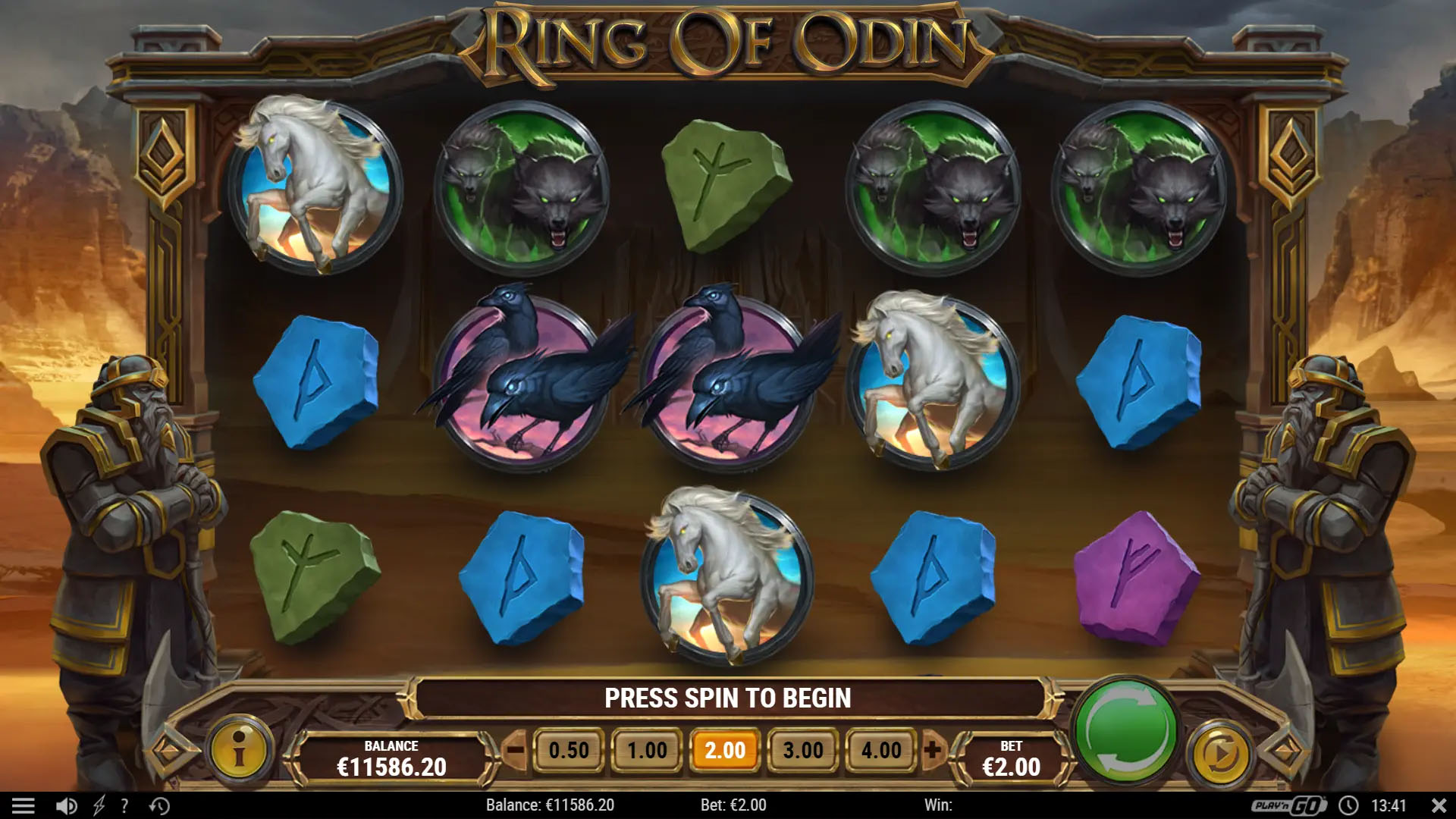Switch active bet to 3.00

click(x=804, y=749)
